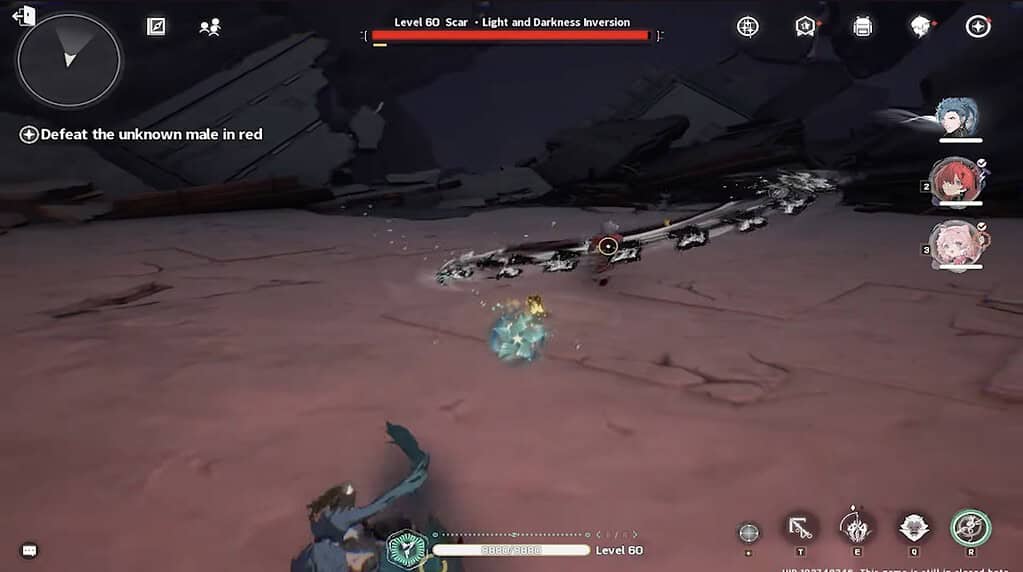The width and height of the screenshot is (1023, 572).
Task: Use the grappling hook utility skill
Action: pyautogui.click(x=800, y=528)
